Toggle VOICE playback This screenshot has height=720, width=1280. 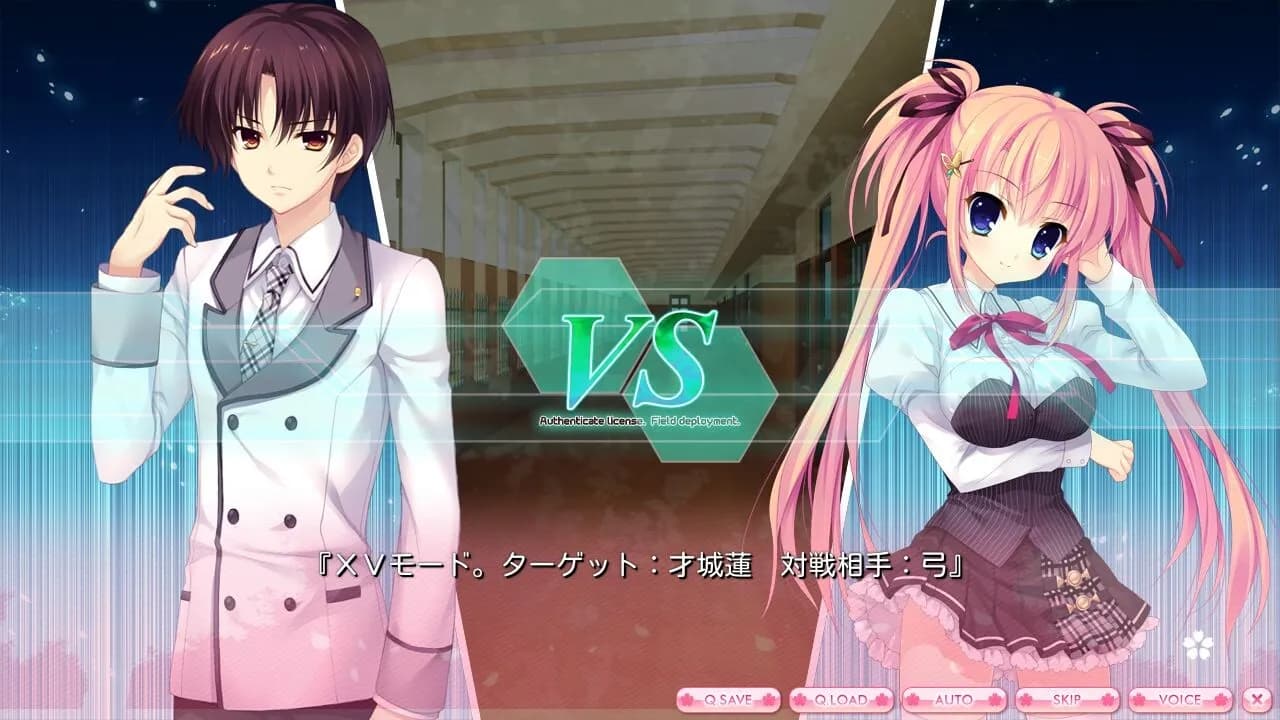tap(1182, 701)
